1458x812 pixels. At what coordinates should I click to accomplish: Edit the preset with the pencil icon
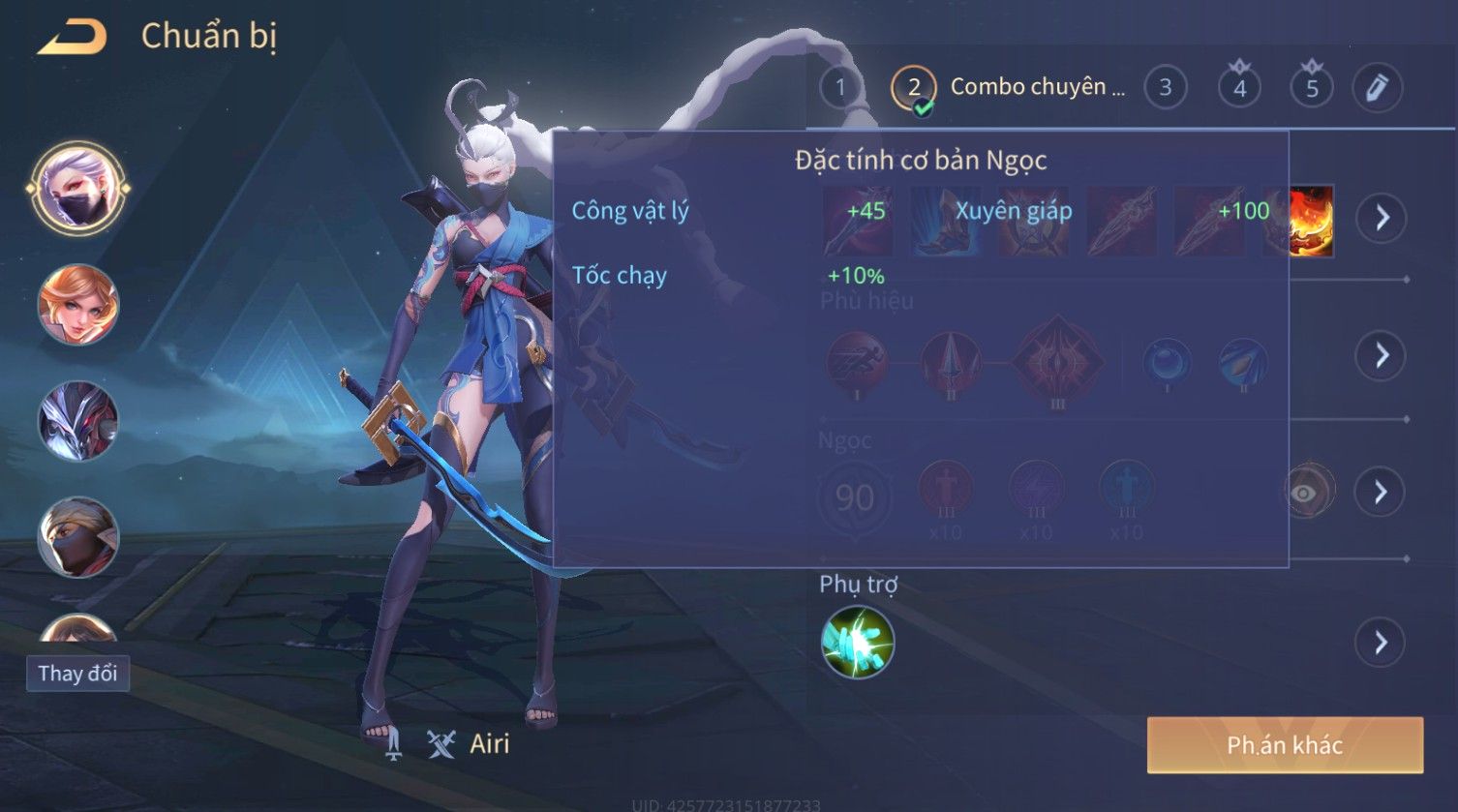(x=1377, y=88)
